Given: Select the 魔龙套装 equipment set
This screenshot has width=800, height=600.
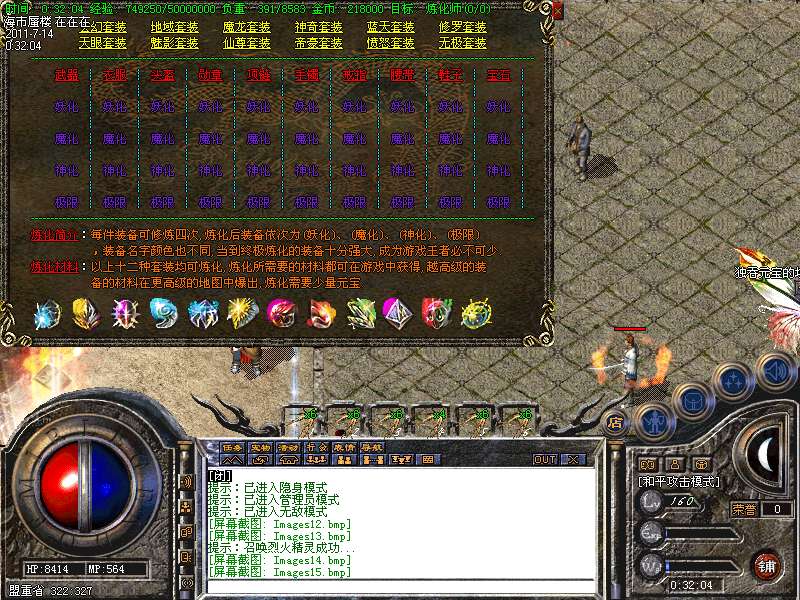Looking at the screenshot, I should [x=246, y=27].
